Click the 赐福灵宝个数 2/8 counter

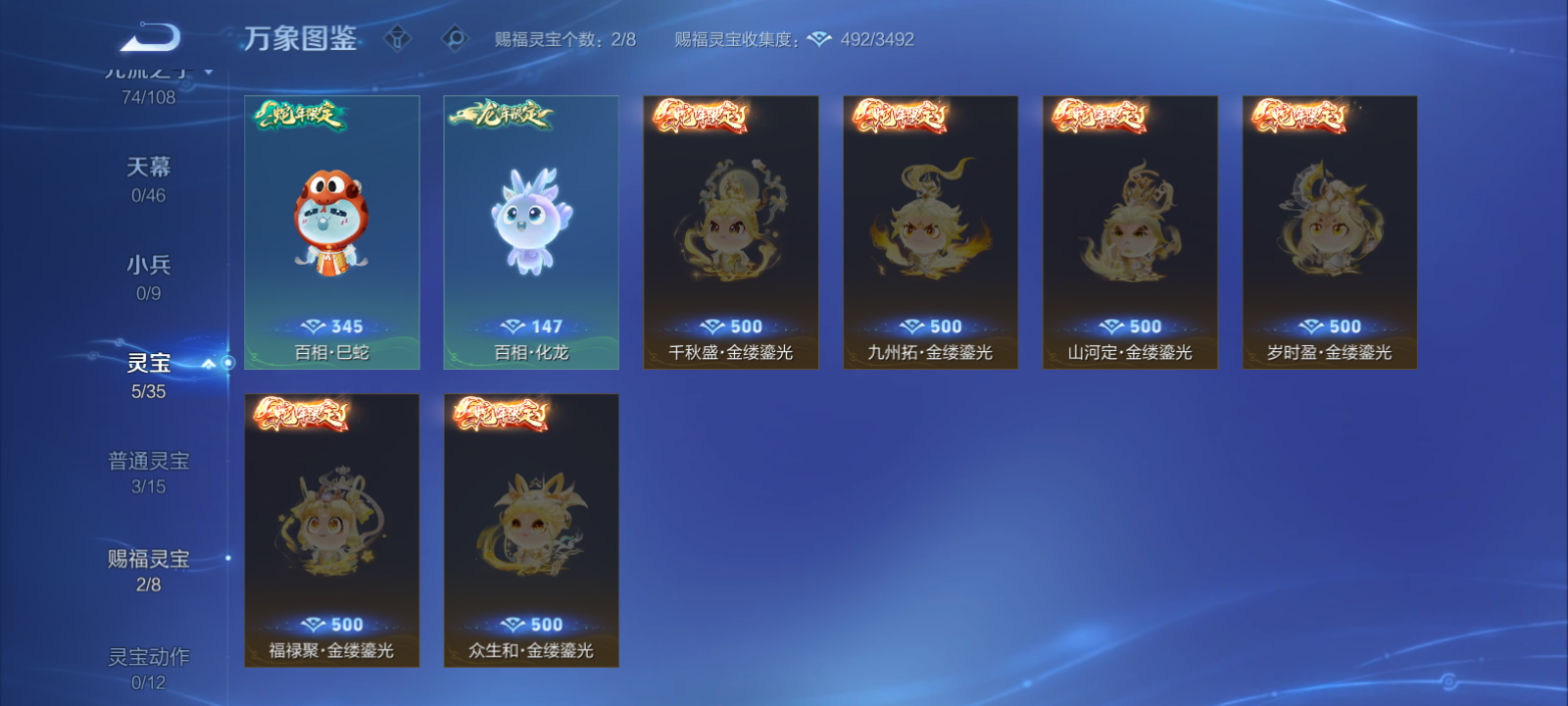[565, 39]
